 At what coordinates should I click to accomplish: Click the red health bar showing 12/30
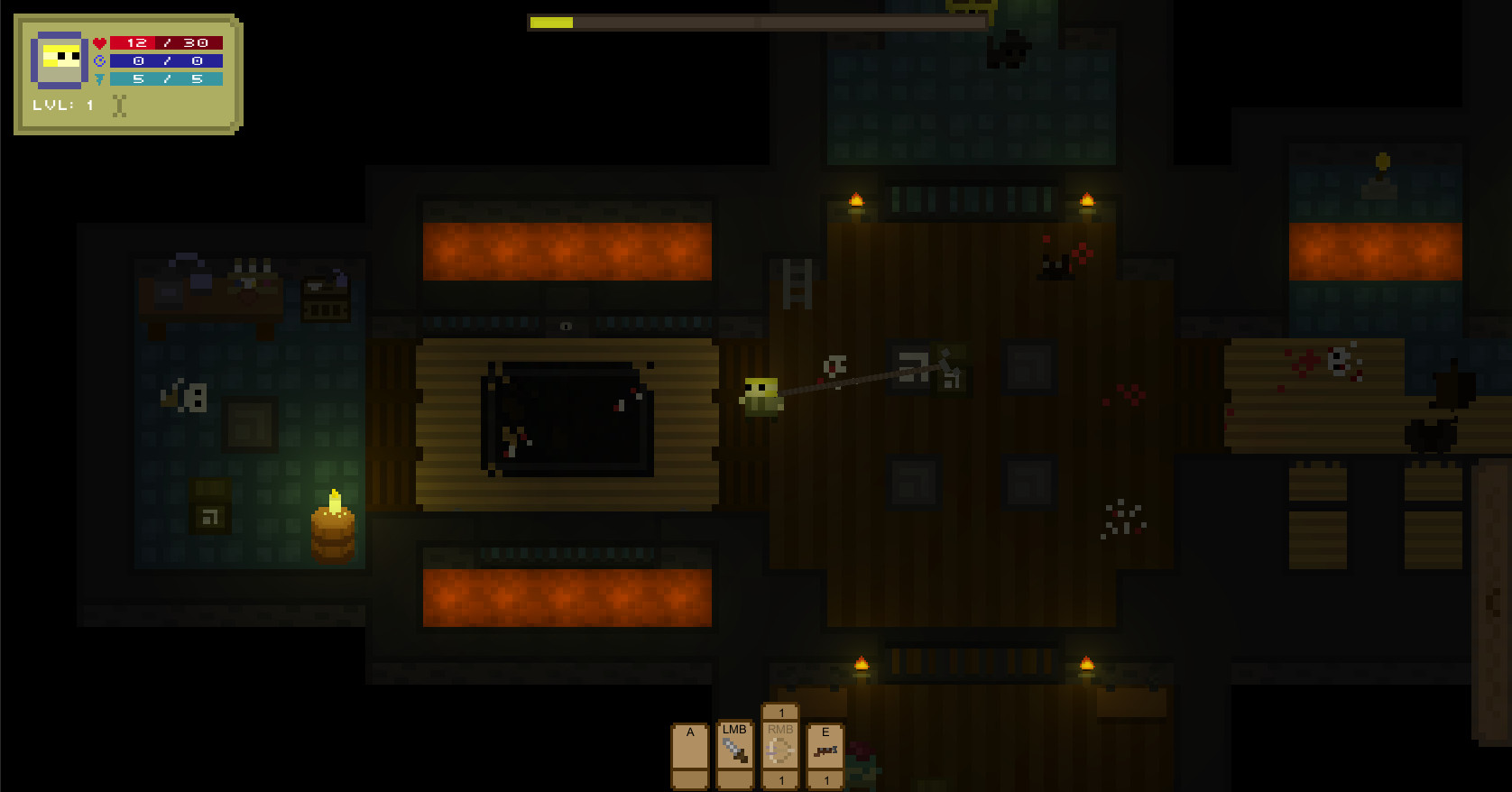pyautogui.click(x=167, y=41)
